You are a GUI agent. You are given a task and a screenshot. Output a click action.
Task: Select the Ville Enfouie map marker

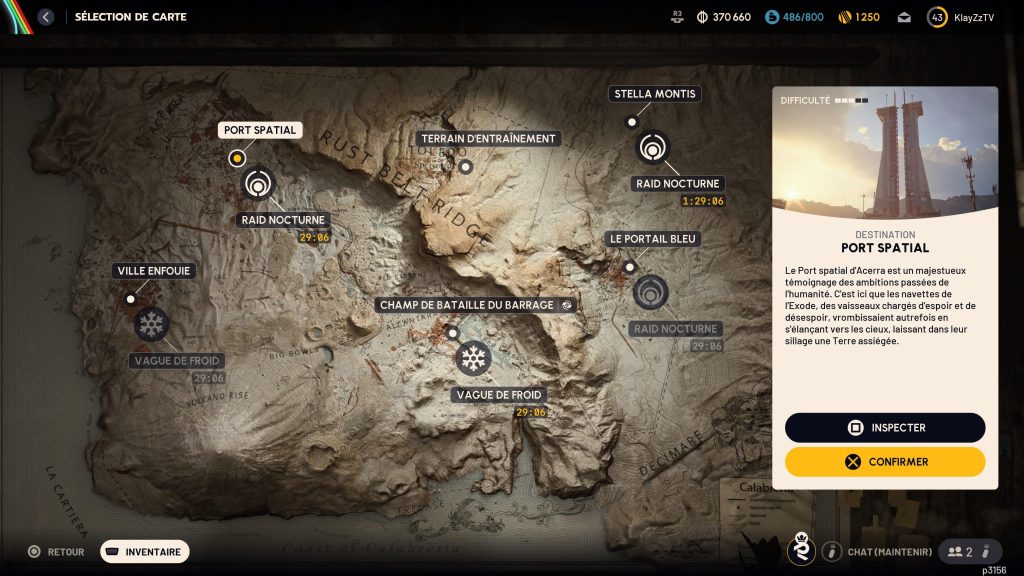pos(130,299)
